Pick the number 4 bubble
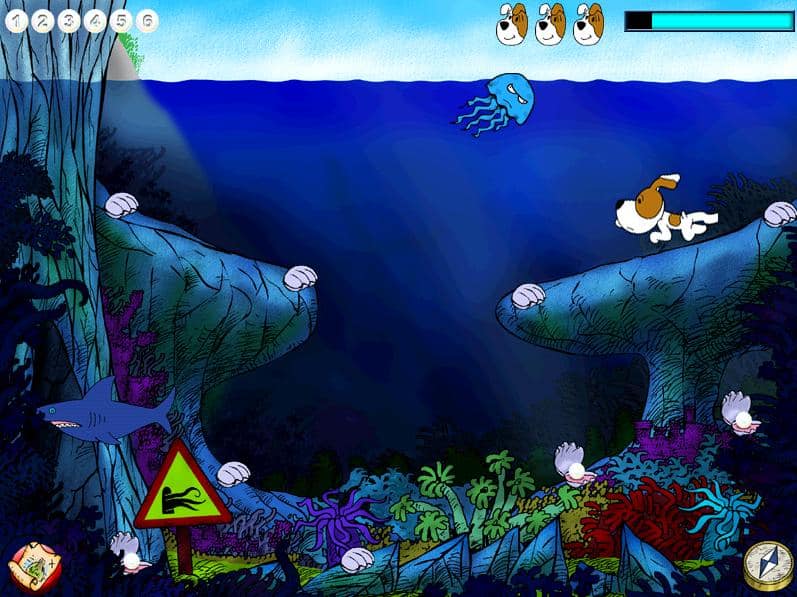Screen dimensions: 797x597 (x=95, y=20)
